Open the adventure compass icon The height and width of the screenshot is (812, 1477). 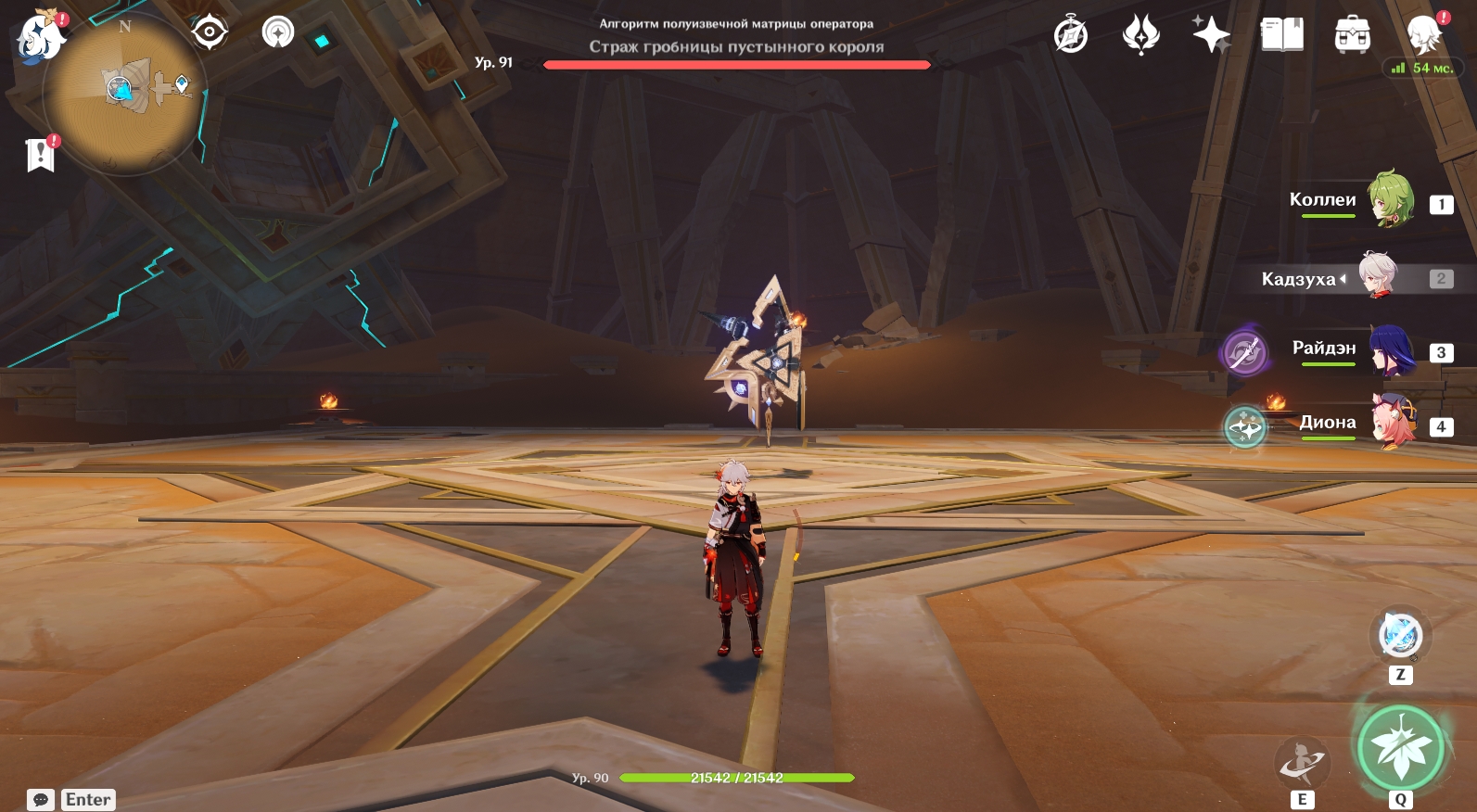1071,36
